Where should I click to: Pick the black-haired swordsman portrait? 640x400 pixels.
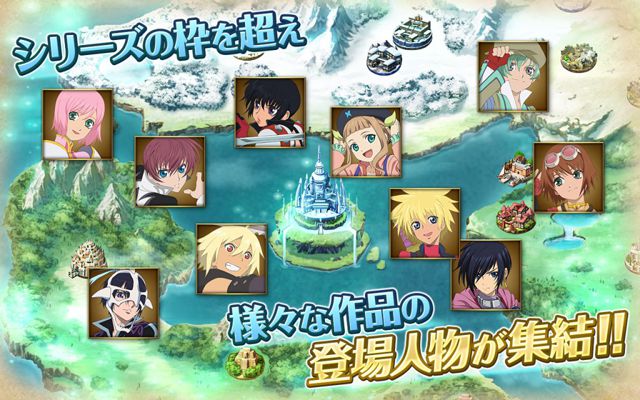click(x=270, y=113)
